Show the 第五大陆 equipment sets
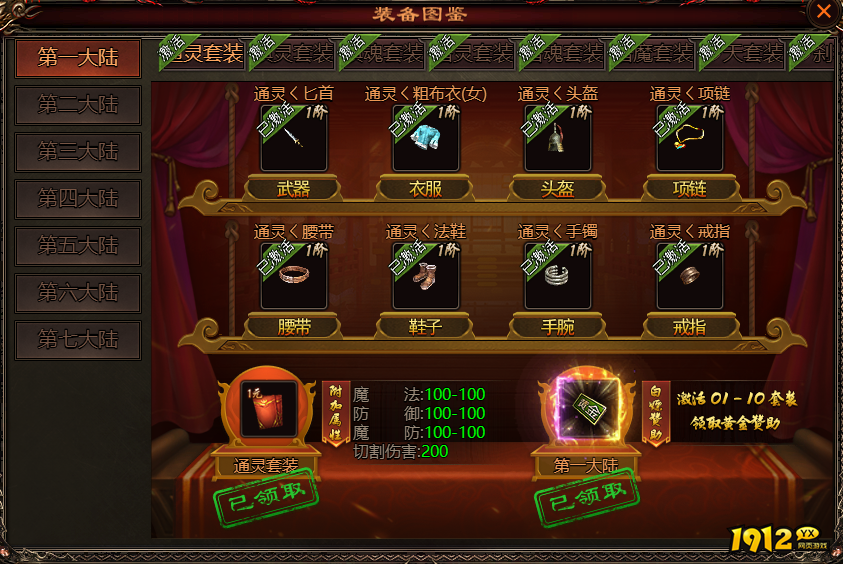The height and width of the screenshot is (564, 843). click(x=78, y=245)
